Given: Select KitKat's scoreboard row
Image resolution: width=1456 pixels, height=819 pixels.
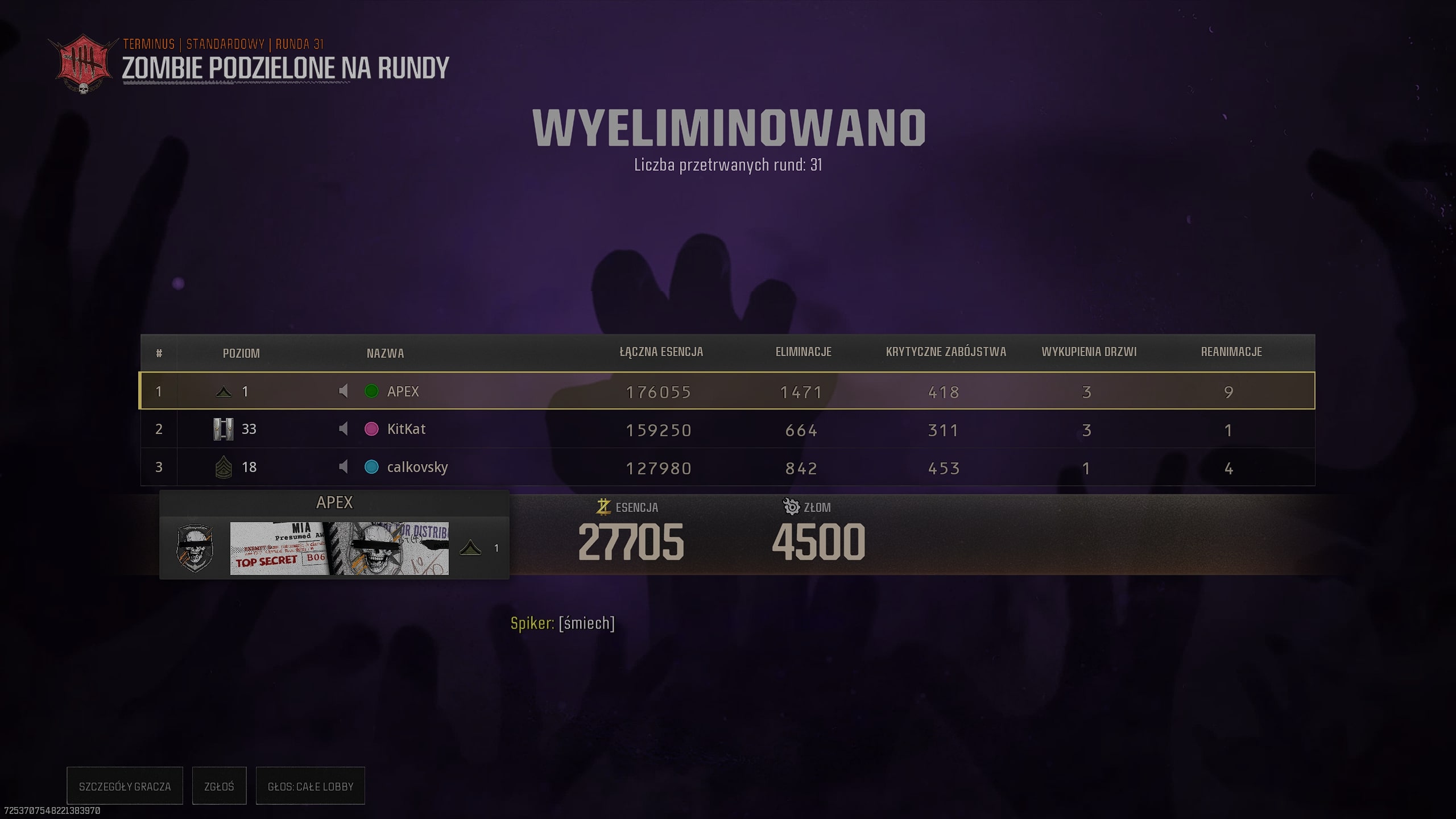Looking at the screenshot, I should 727,429.
